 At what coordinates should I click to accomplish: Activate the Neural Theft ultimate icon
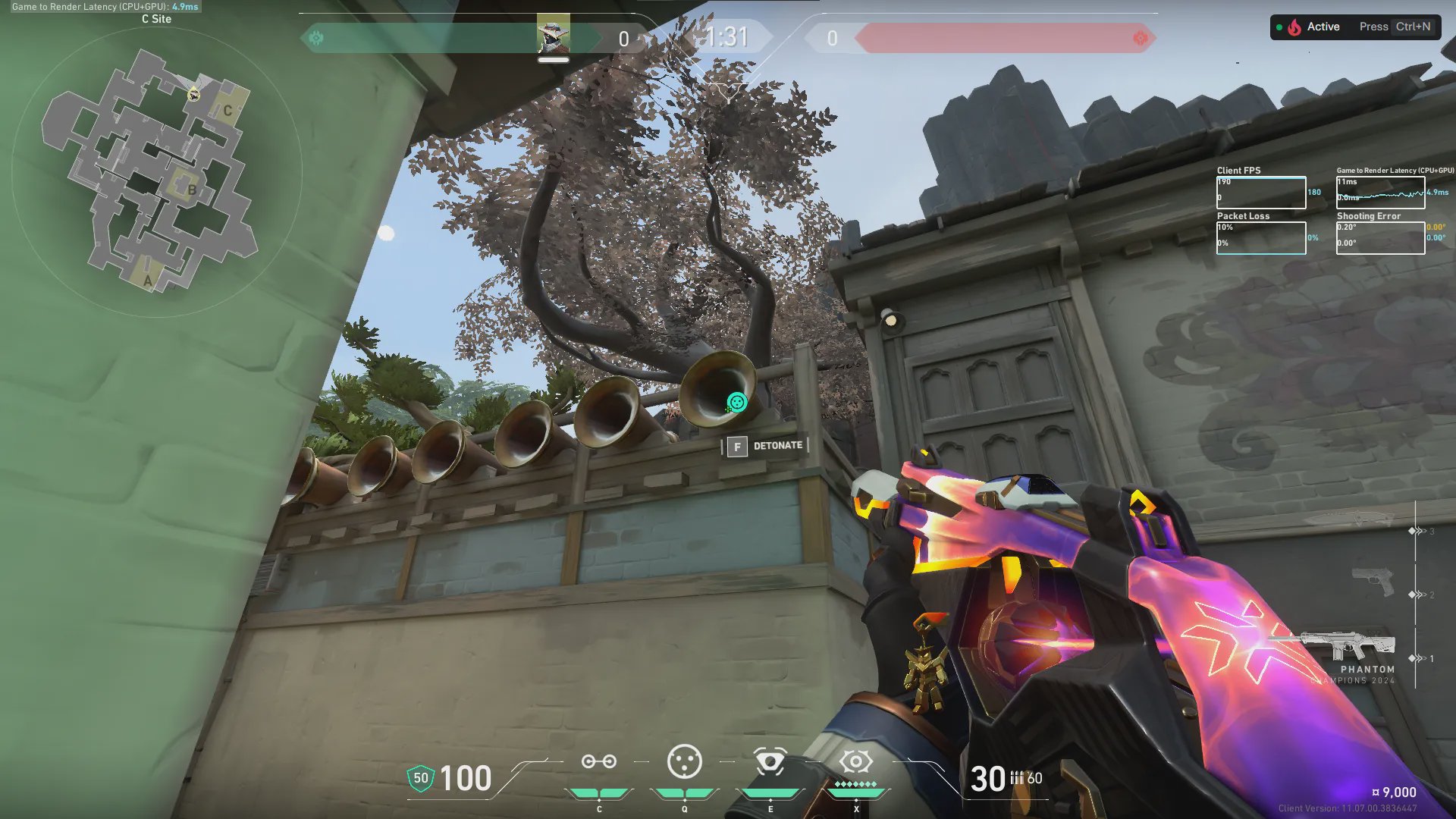click(855, 761)
